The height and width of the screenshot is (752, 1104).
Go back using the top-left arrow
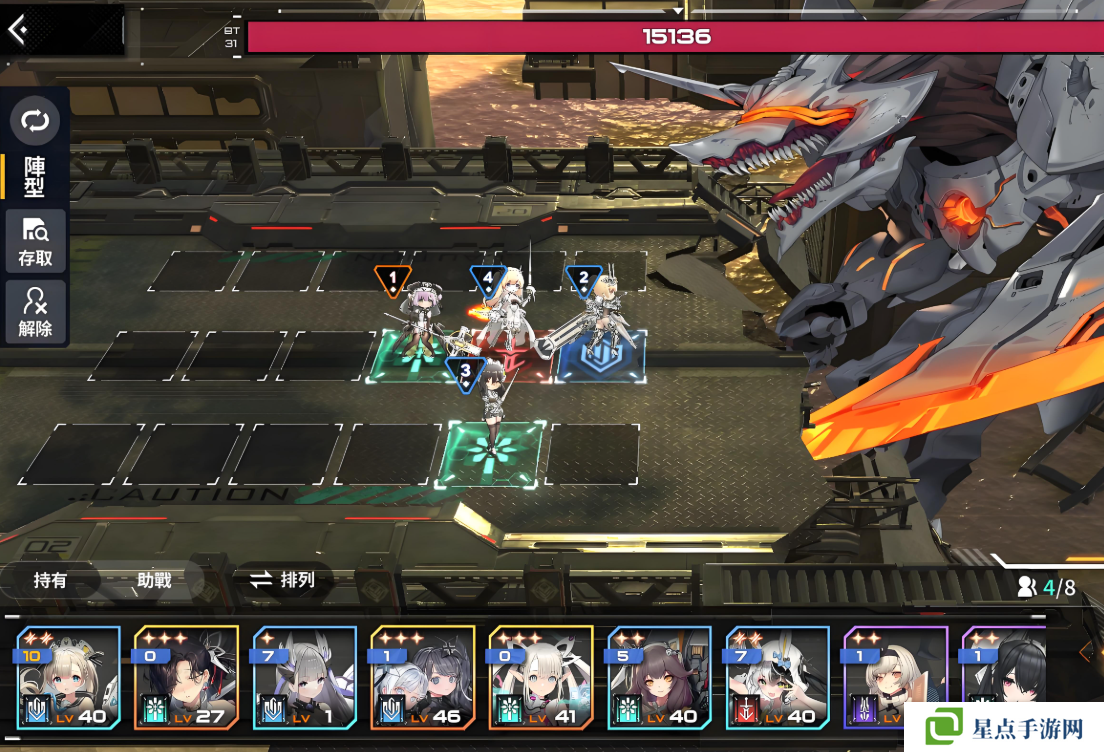18,29
